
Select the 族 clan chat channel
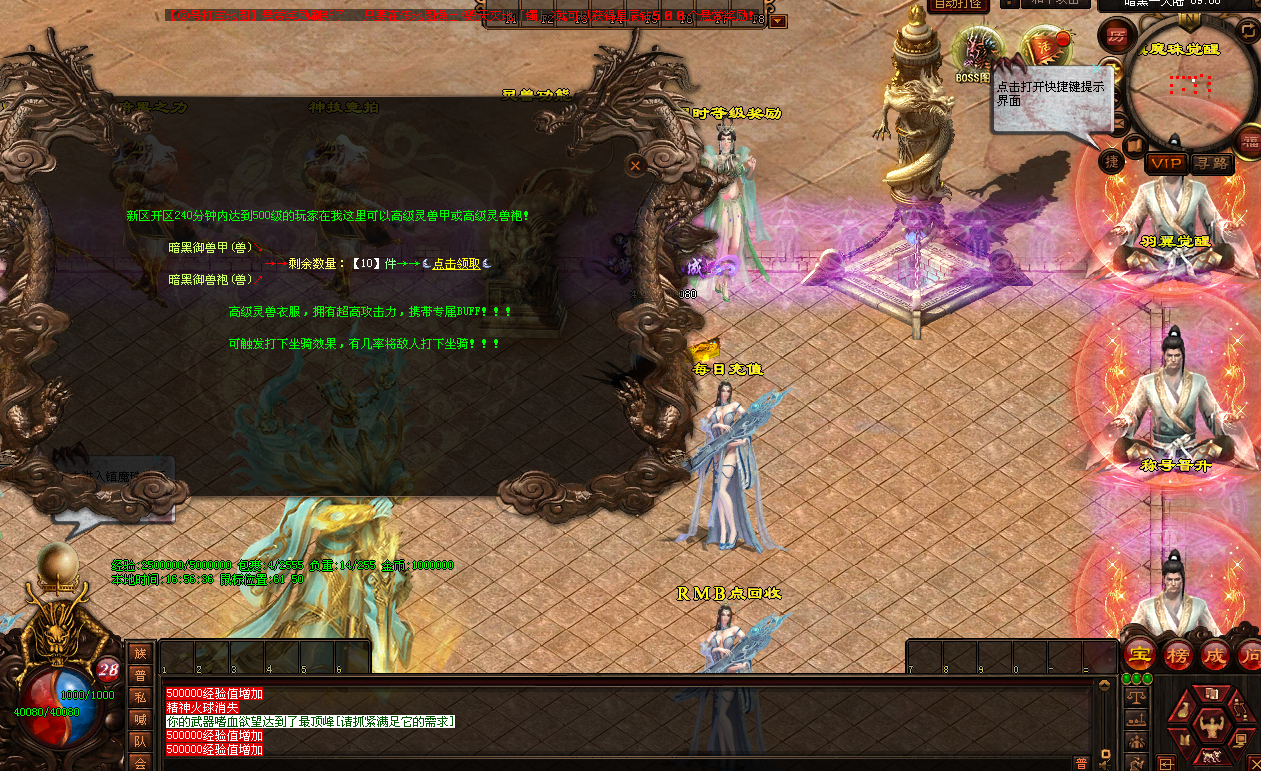[x=141, y=653]
